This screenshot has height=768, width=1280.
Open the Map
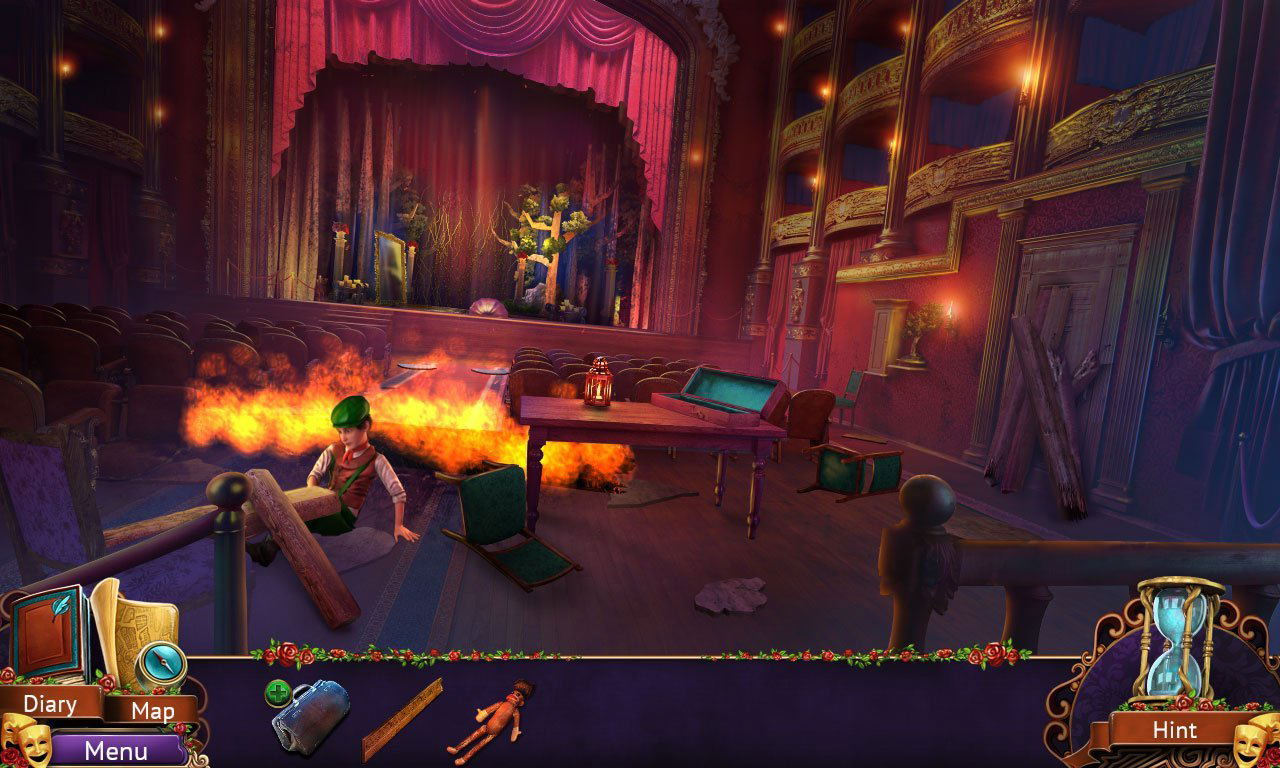[x=153, y=711]
